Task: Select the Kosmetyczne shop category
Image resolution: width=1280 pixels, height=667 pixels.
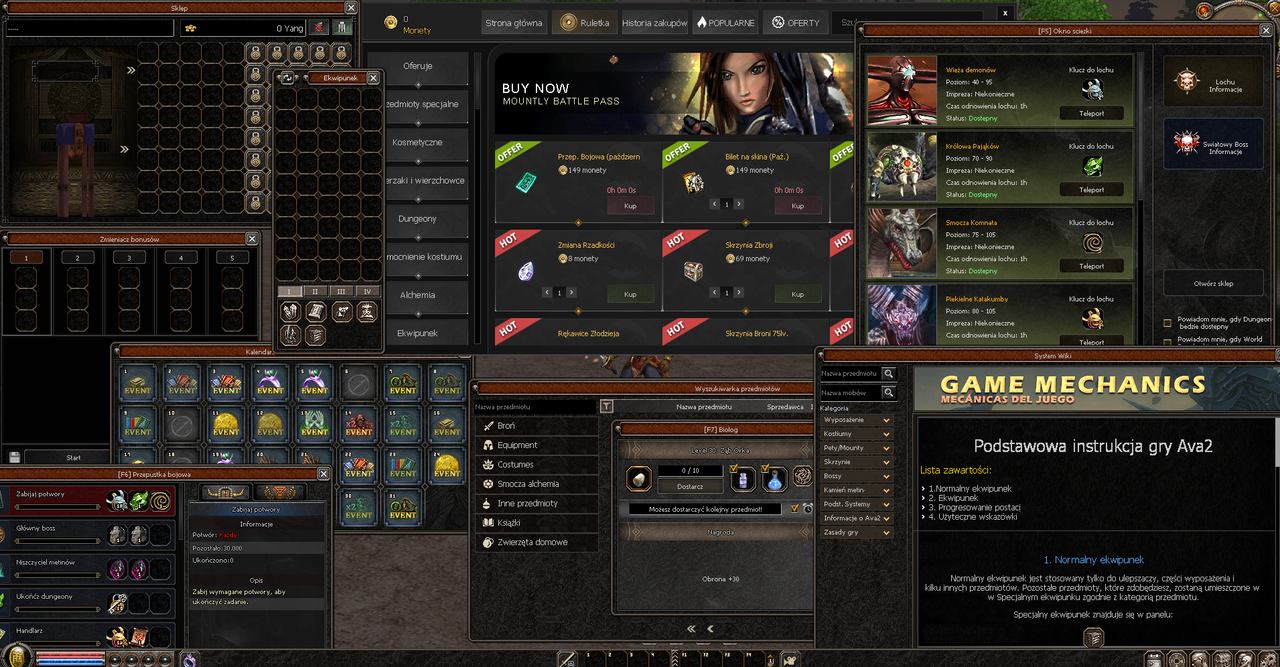Action: (417, 142)
